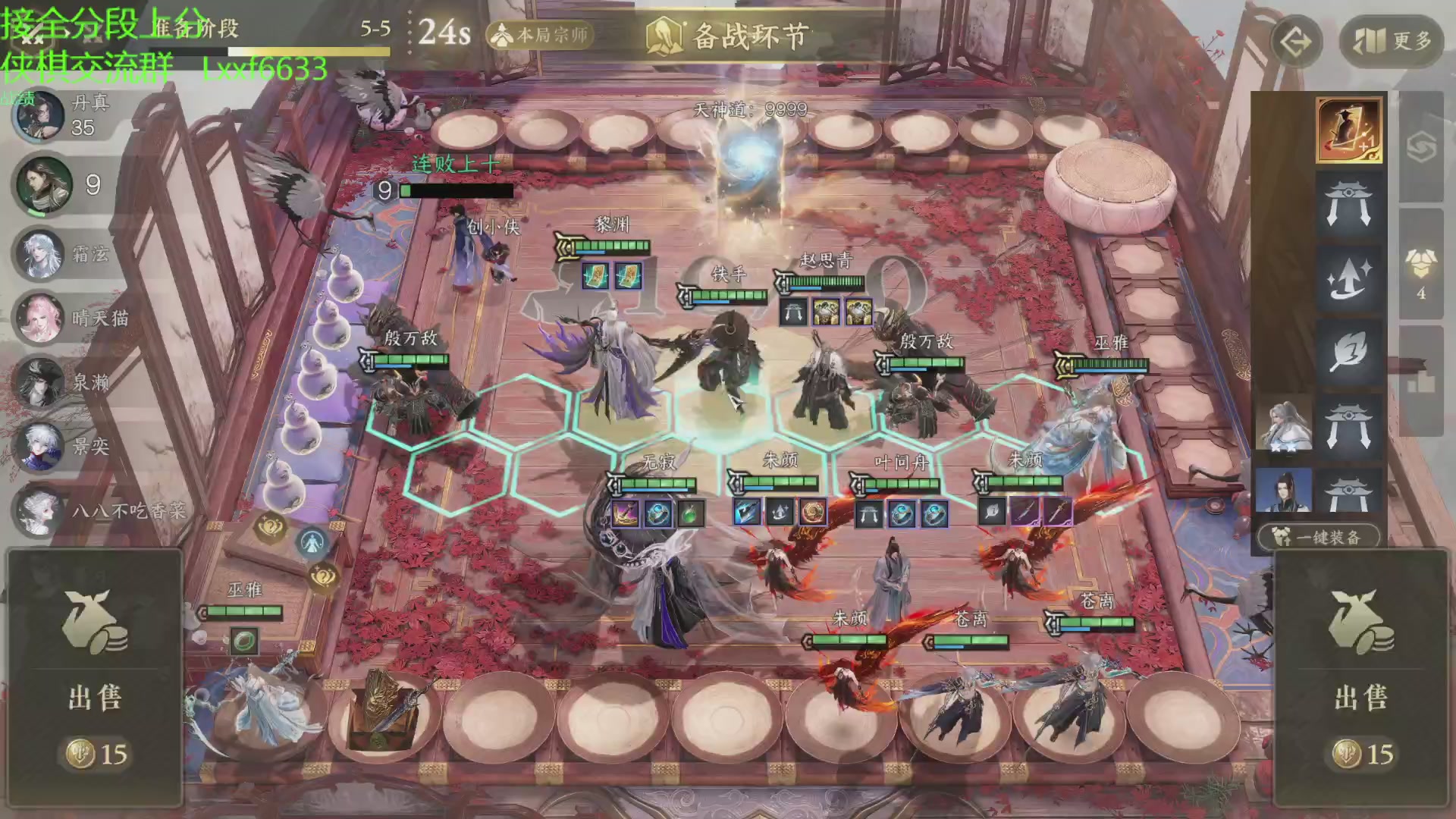Click the 一键装备 auto-equip button
This screenshot has height=819, width=1456.
[1319, 537]
